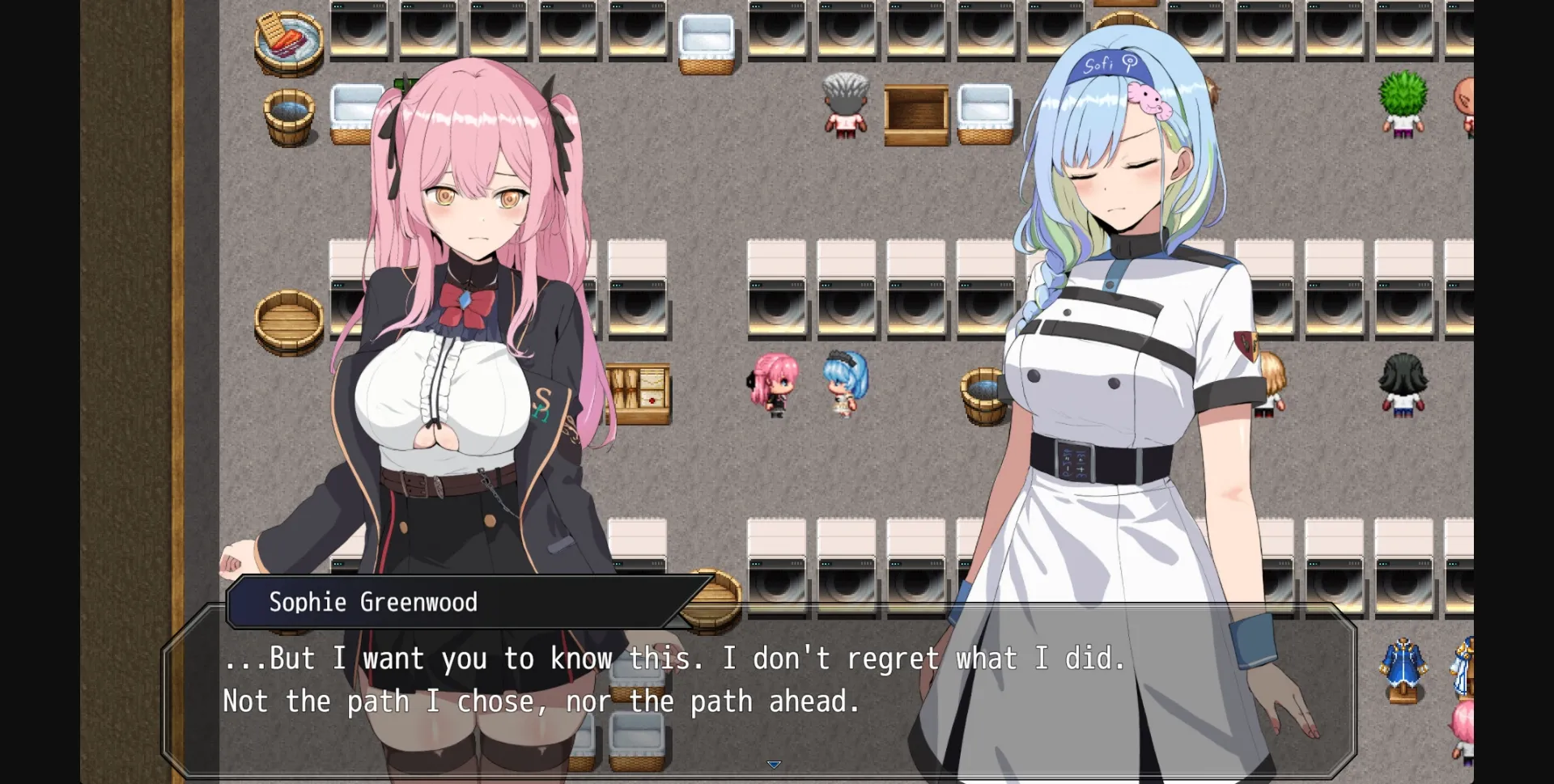Click the shelf holding the sealed letter

pyautogui.click(x=639, y=394)
